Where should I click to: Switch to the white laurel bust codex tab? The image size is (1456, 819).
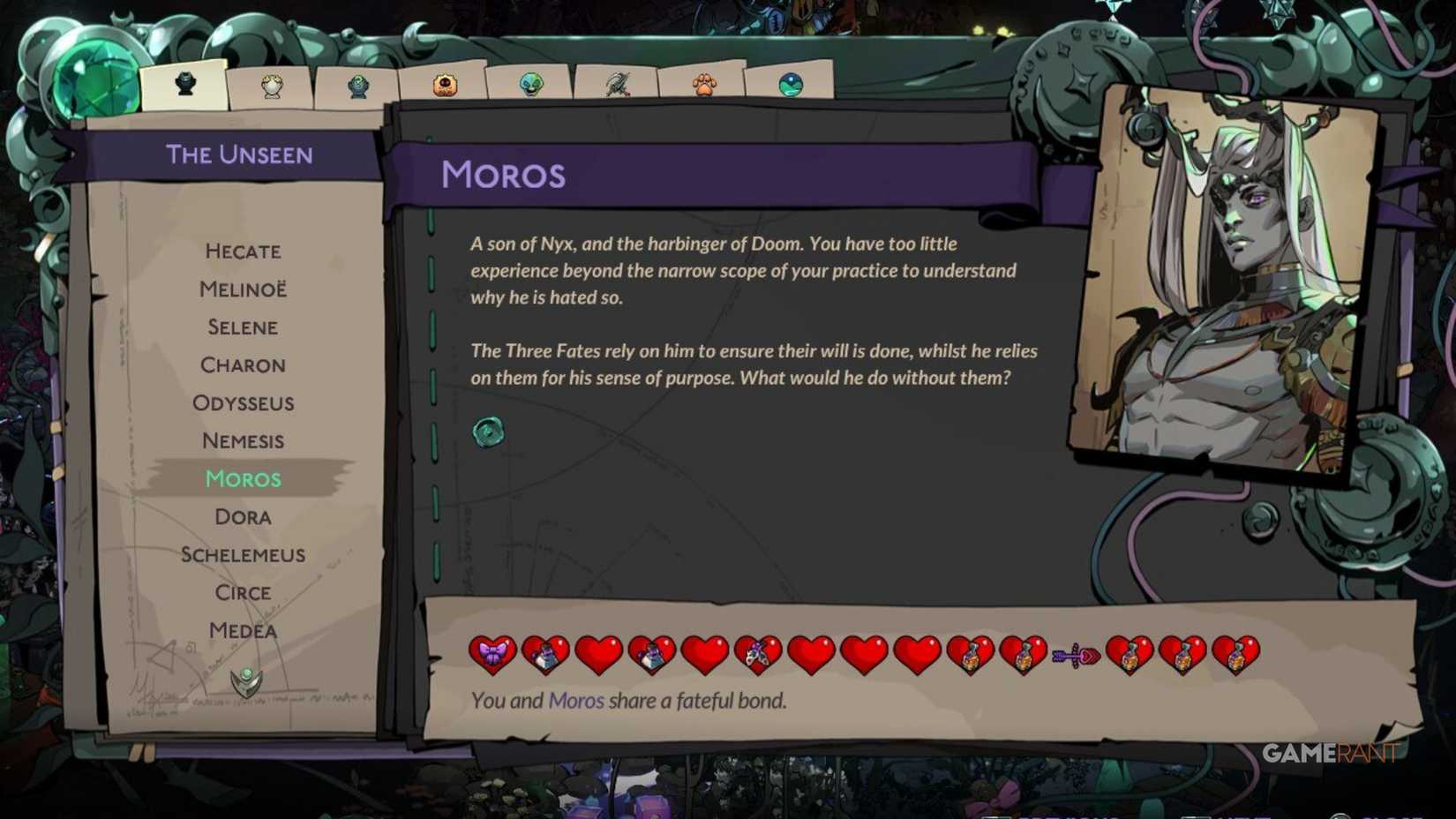271,82
